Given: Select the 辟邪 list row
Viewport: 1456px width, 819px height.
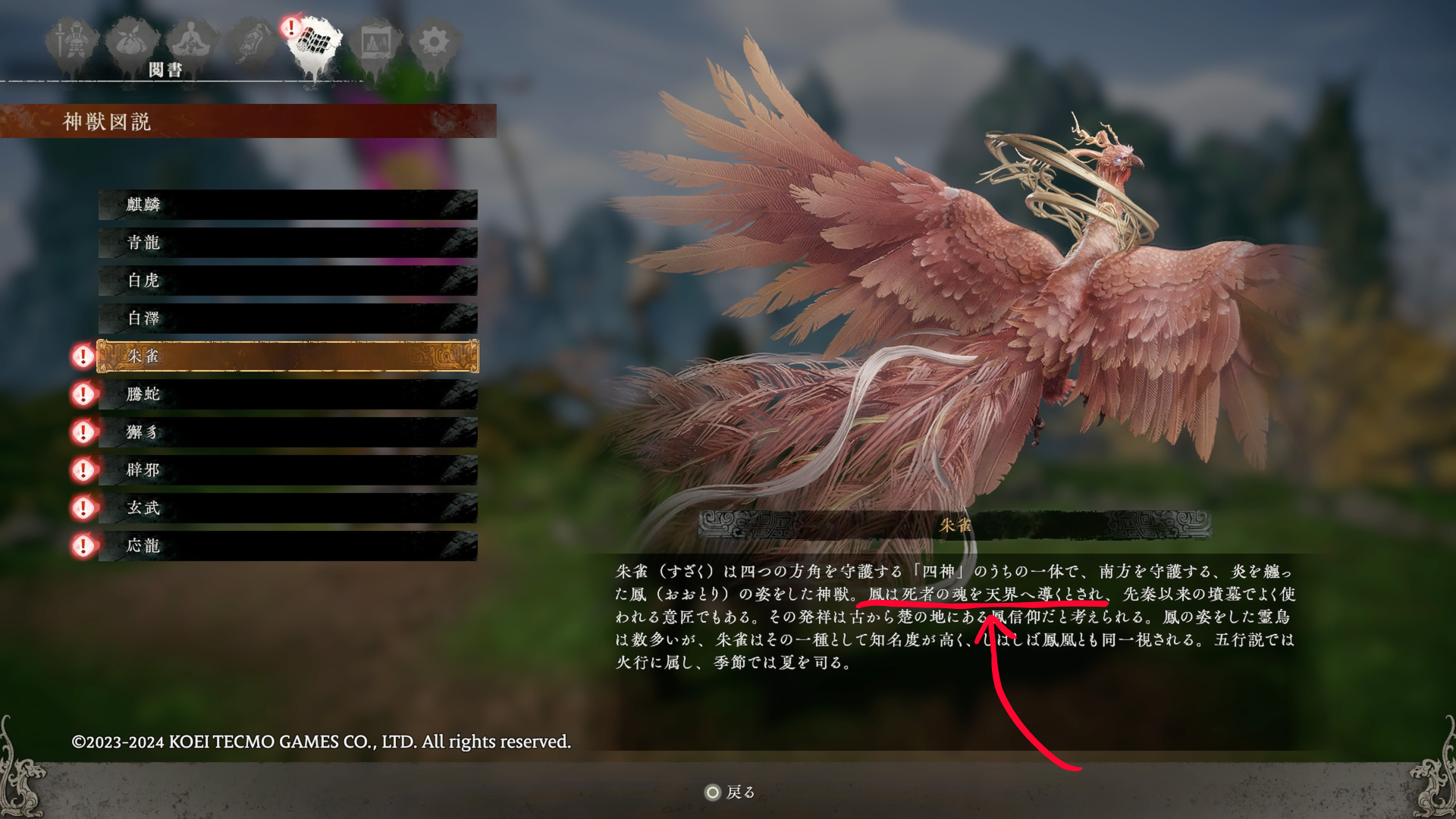Looking at the screenshot, I should click(x=287, y=470).
